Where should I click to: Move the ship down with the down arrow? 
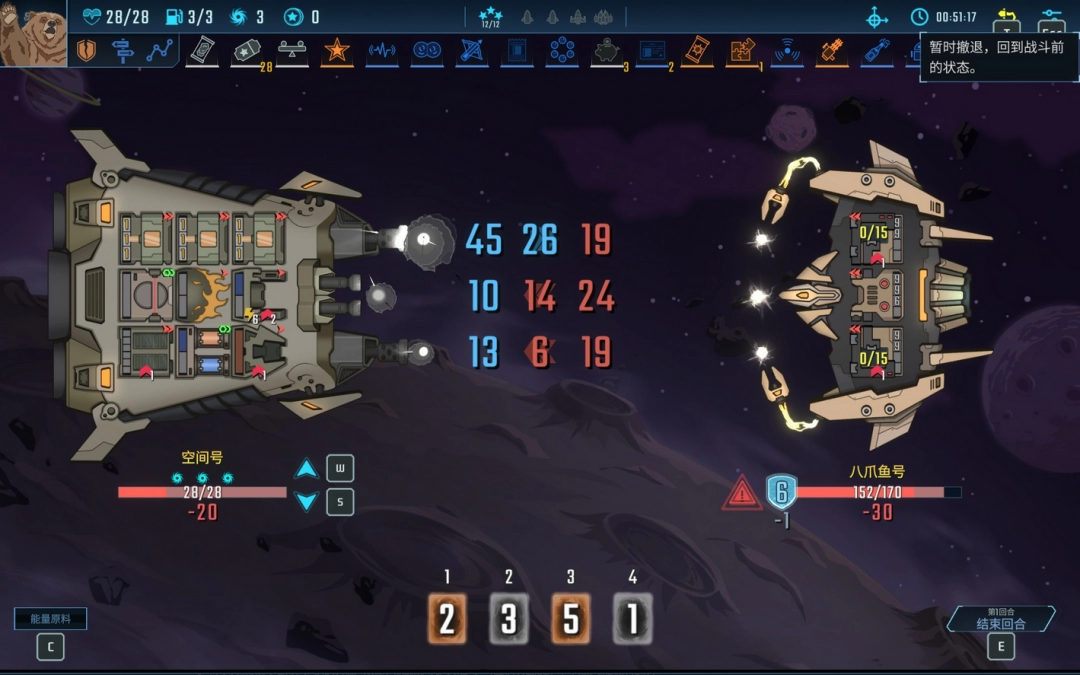click(307, 502)
